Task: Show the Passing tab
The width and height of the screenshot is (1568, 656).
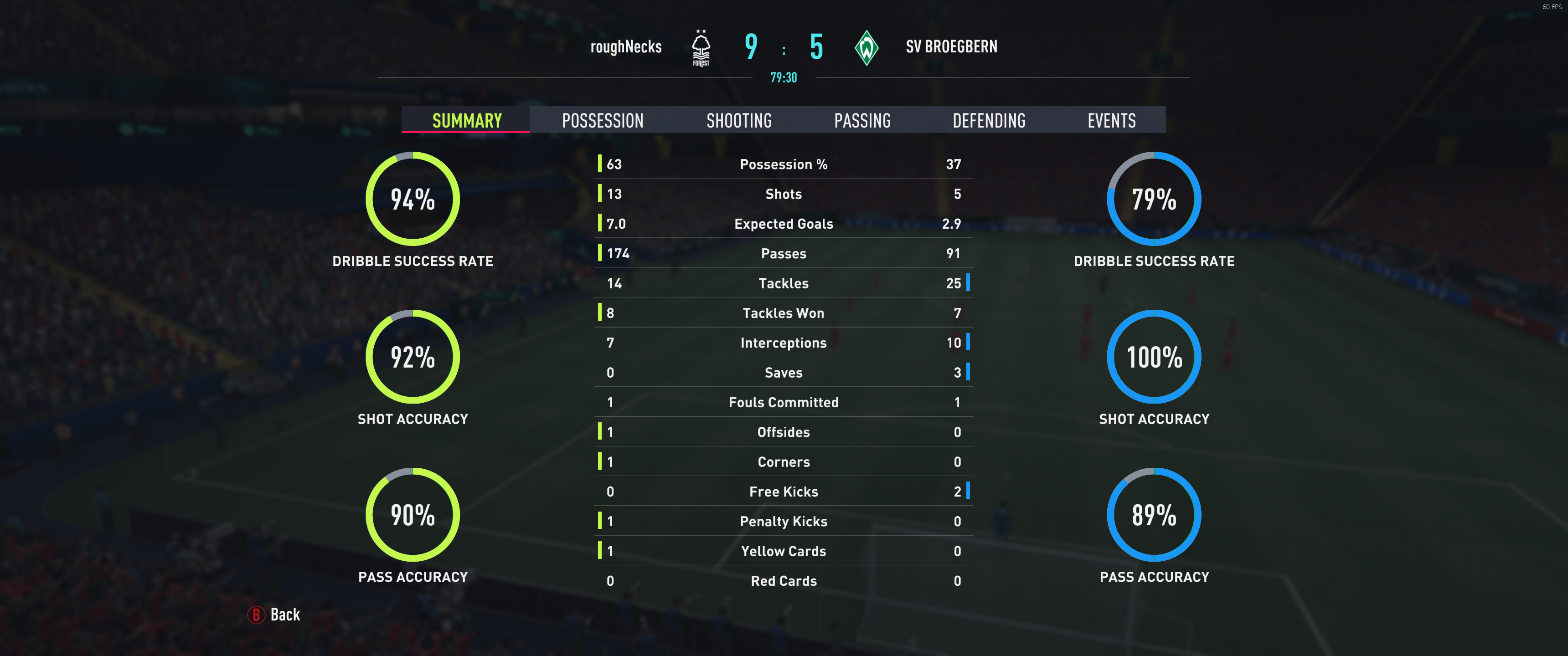Action: coord(862,120)
